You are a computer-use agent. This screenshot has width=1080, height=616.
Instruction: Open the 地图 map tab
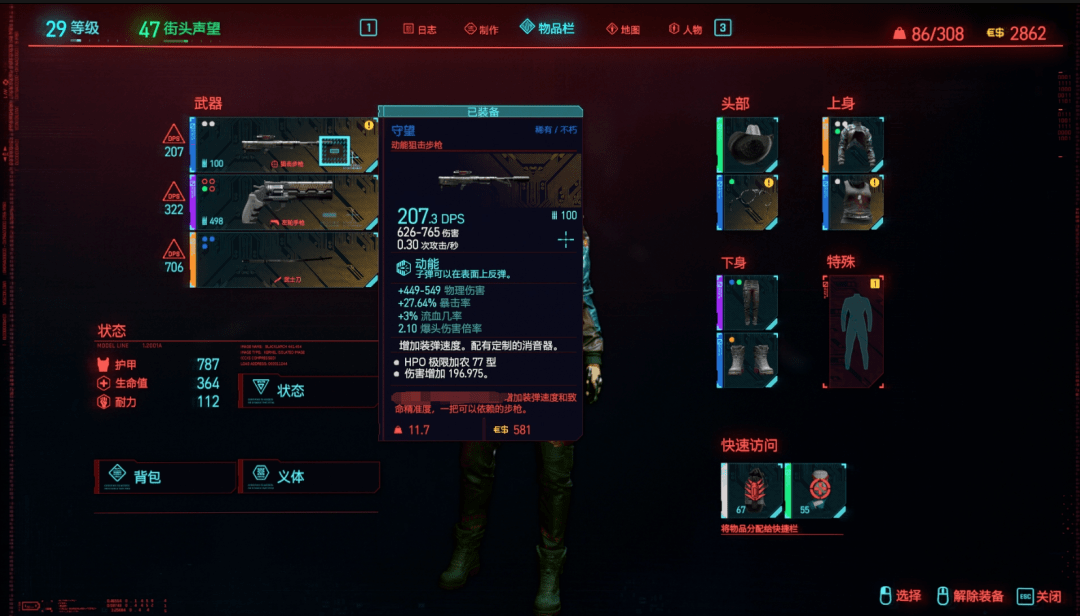pyautogui.click(x=622, y=29)
